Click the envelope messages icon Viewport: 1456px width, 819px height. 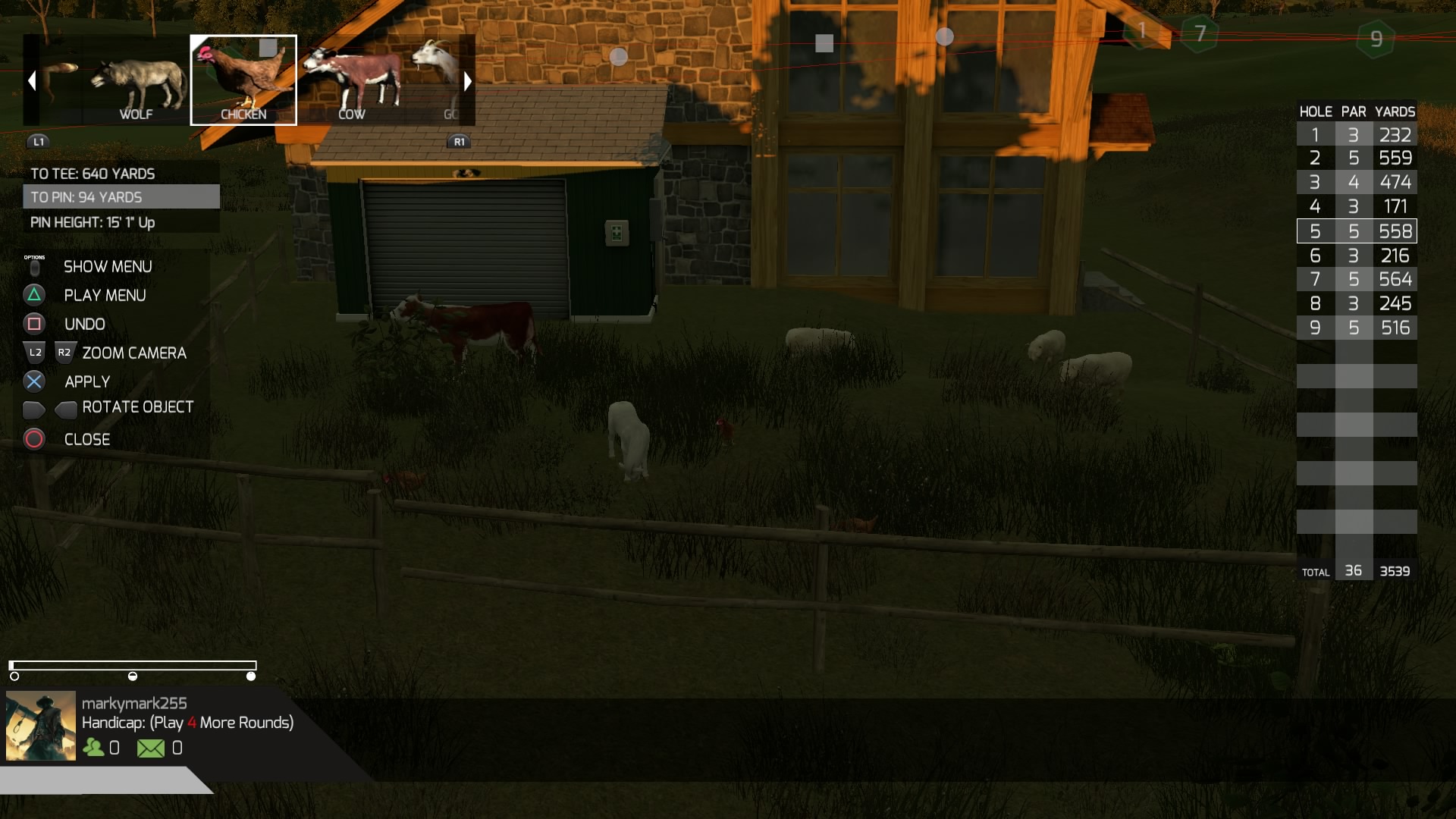tap(150, 748)
